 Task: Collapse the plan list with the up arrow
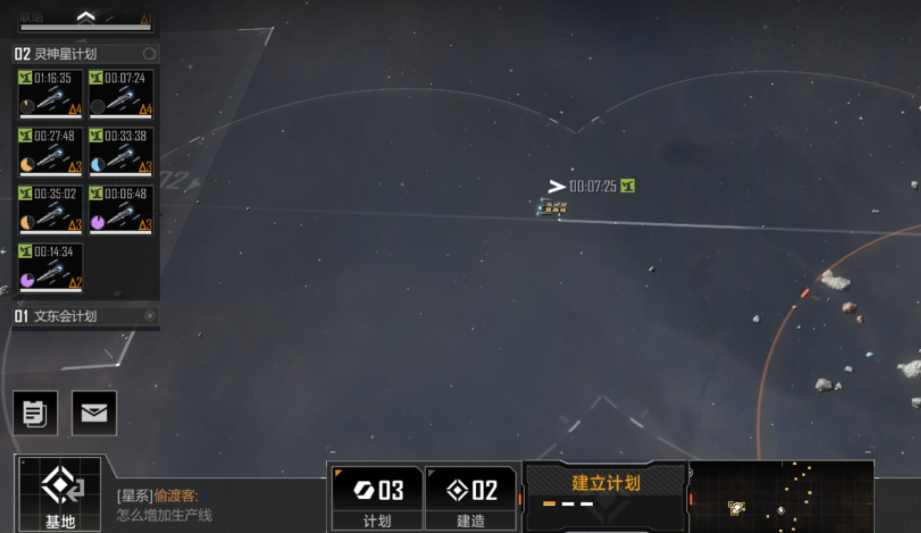click(85, 17)
